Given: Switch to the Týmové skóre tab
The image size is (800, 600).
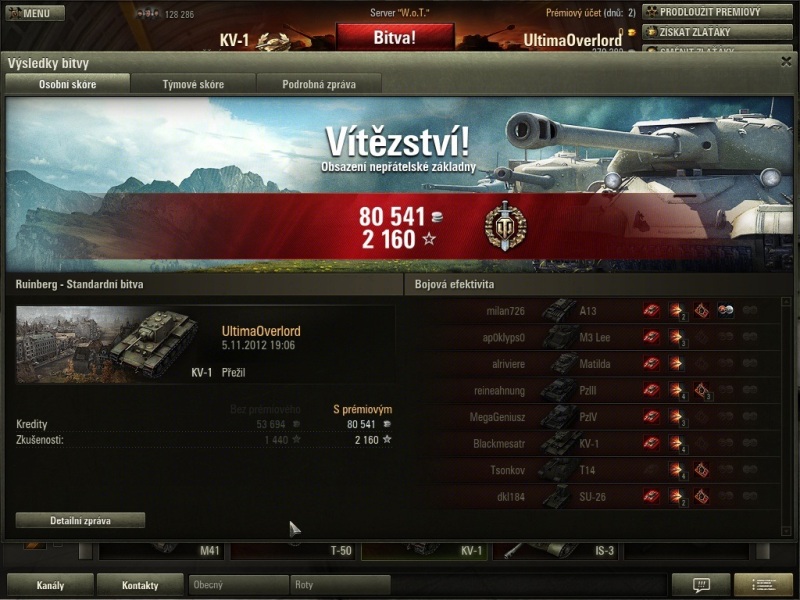Looking at the screenshot, I should click(193, 84).
